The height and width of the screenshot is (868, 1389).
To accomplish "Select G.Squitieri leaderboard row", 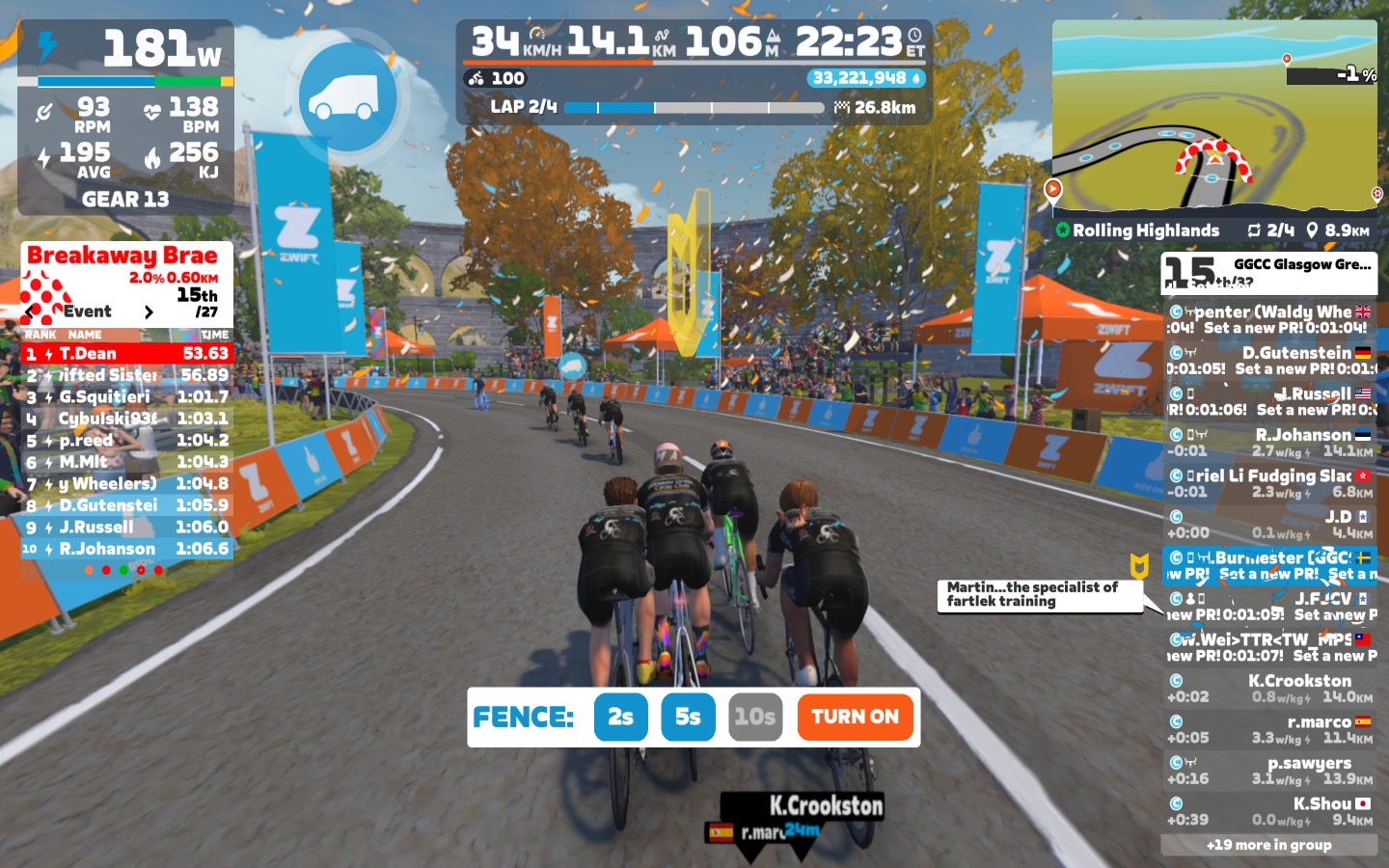I will 126,396.
